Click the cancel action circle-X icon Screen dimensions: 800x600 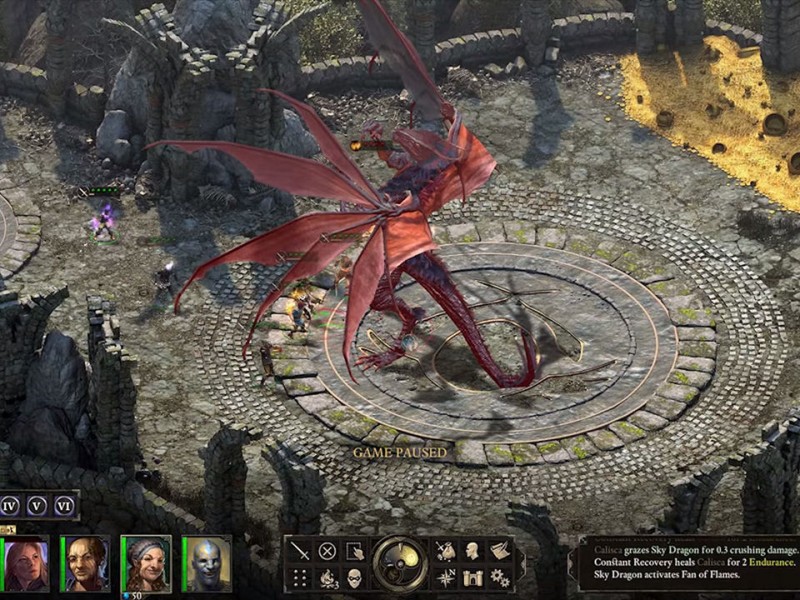coord(327,551)
